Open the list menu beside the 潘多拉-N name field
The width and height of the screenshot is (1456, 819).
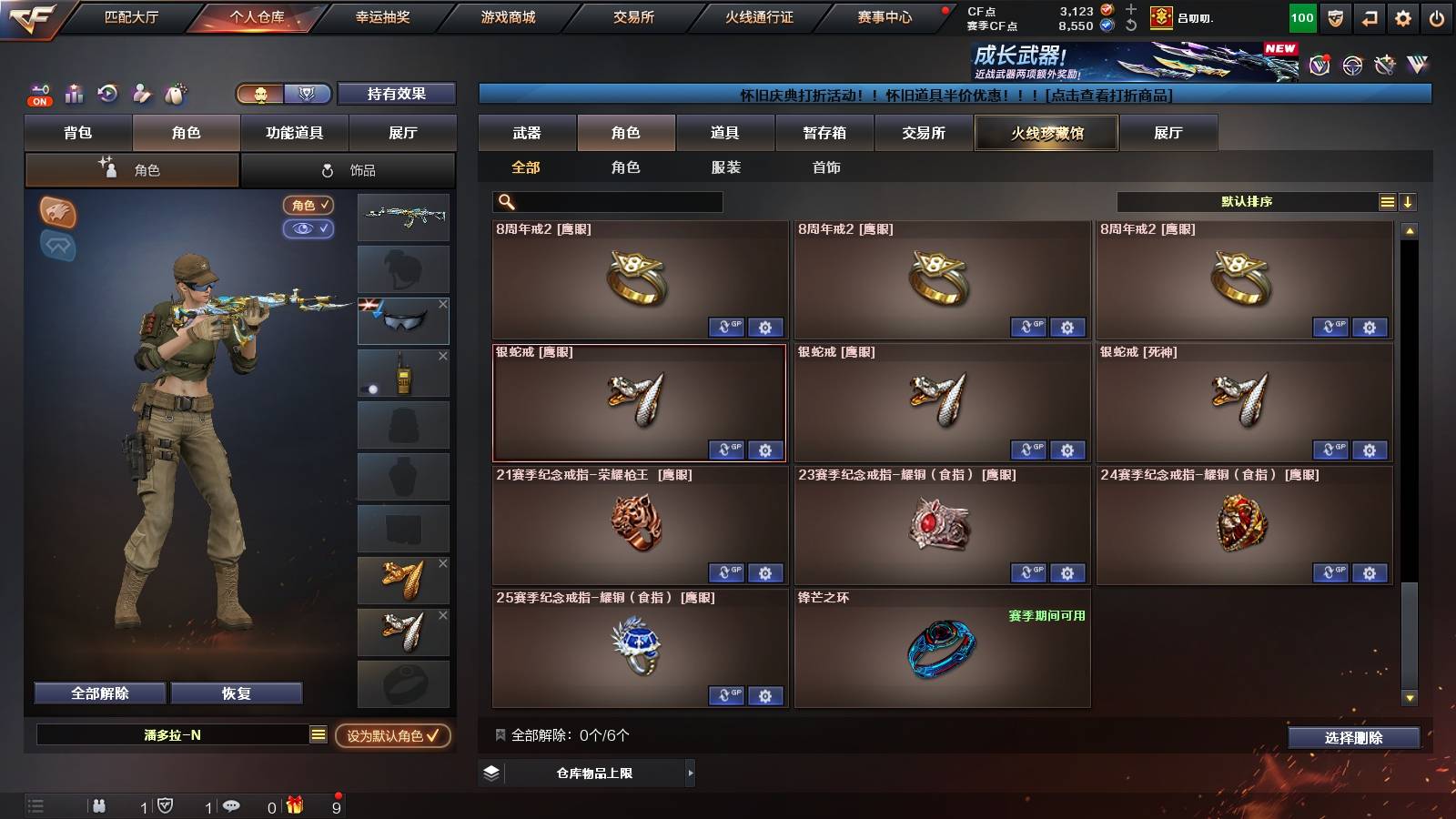316,737
